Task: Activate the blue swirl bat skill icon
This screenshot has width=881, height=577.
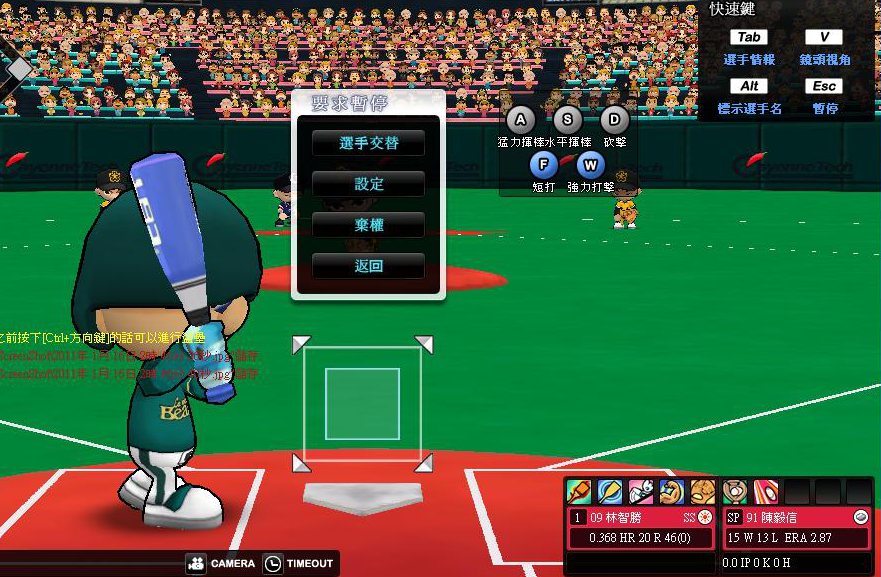Action: click(x=610, y=491)
